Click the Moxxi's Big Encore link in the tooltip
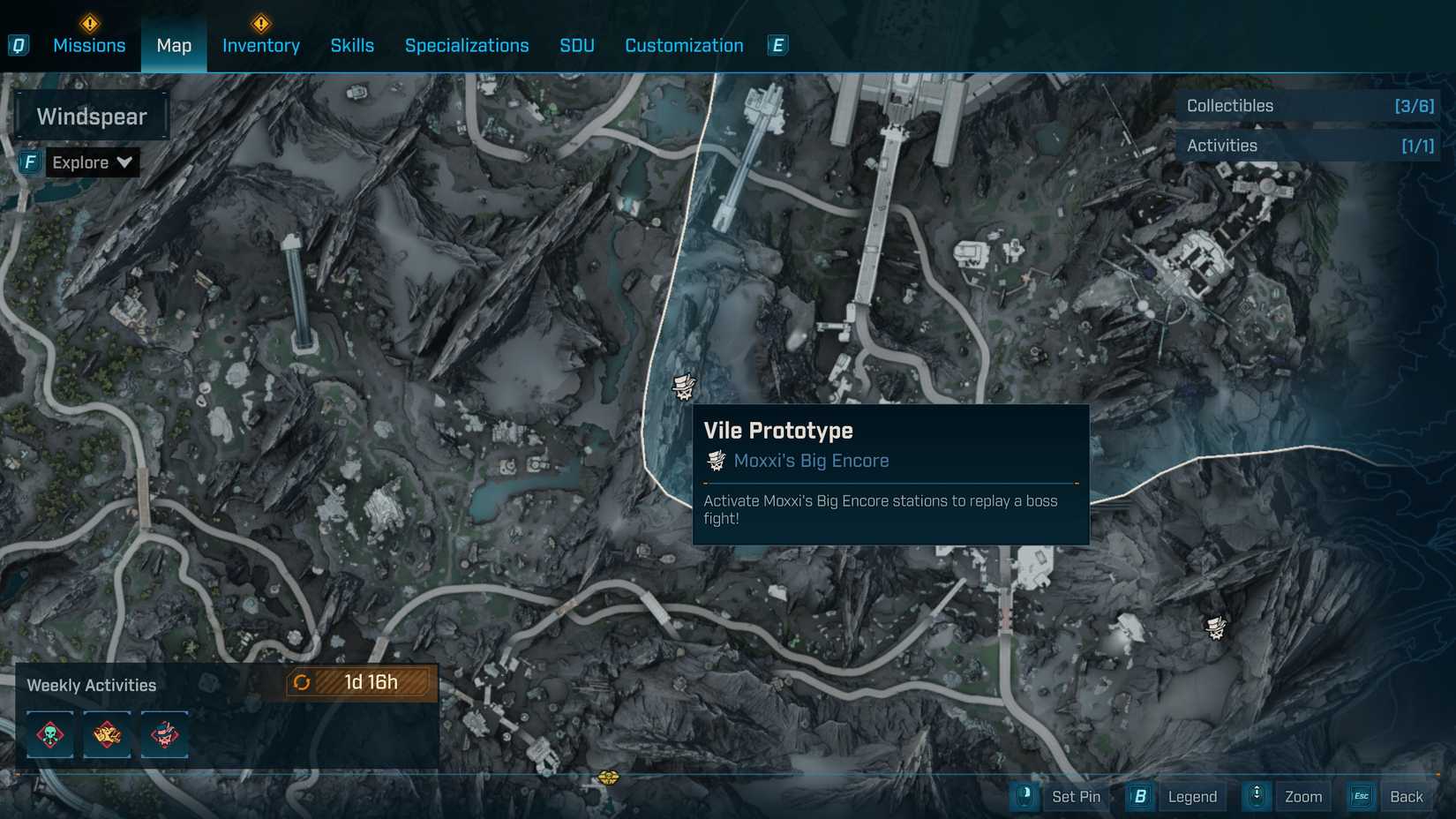 click(x=809, y=460)
